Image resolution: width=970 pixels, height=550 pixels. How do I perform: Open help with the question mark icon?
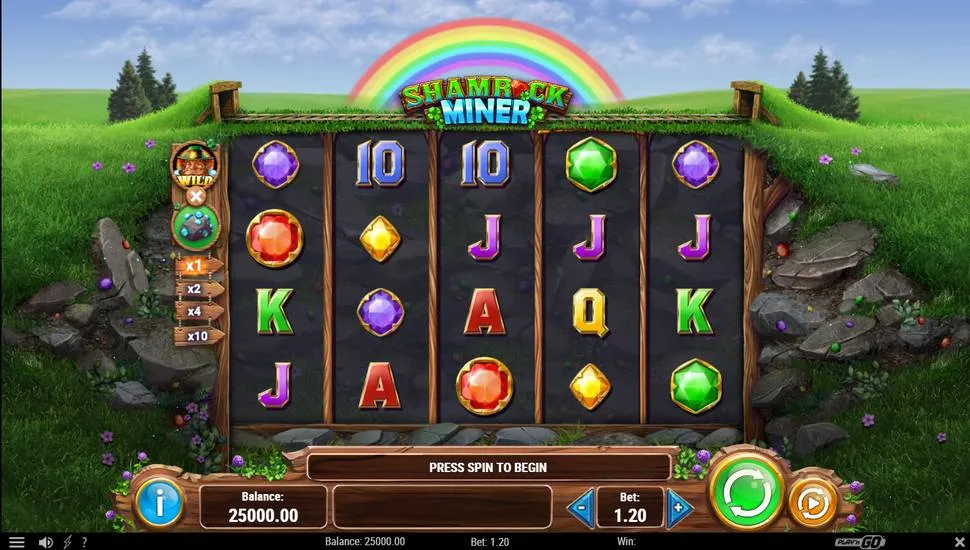click(x=84, y=542)
